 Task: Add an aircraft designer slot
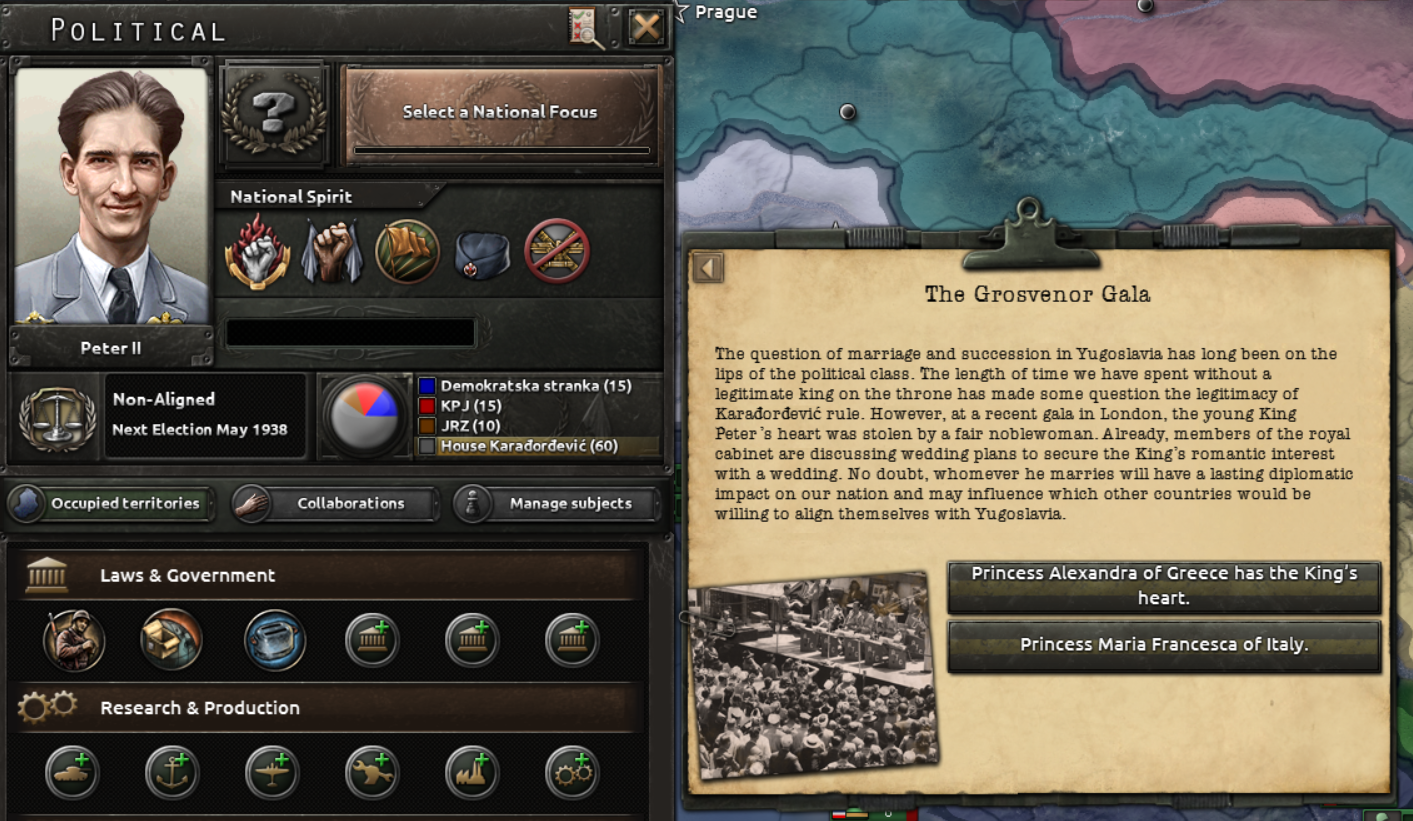[x=272, y=772]
